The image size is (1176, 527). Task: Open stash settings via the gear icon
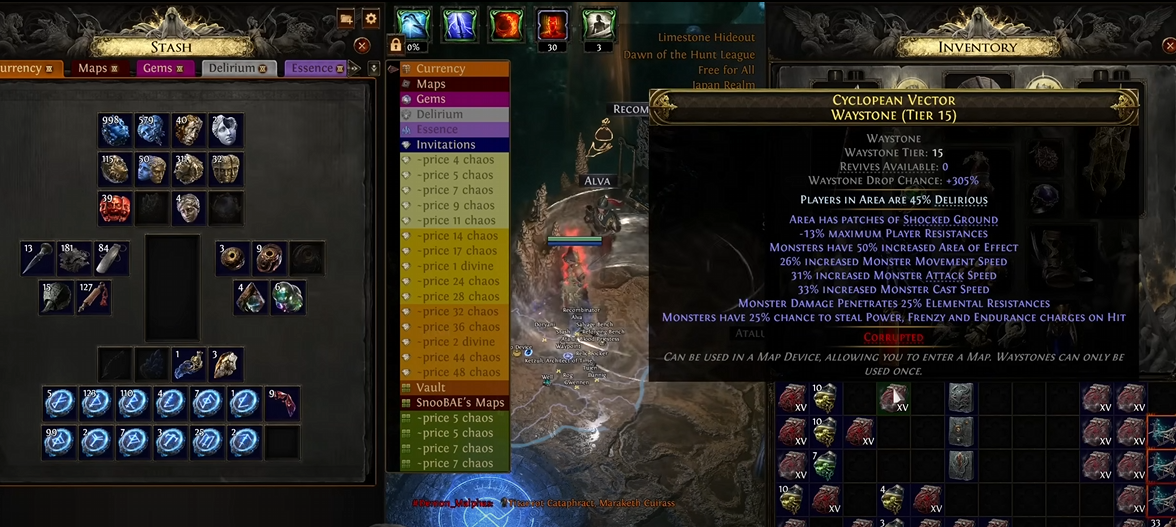point(371,18)
